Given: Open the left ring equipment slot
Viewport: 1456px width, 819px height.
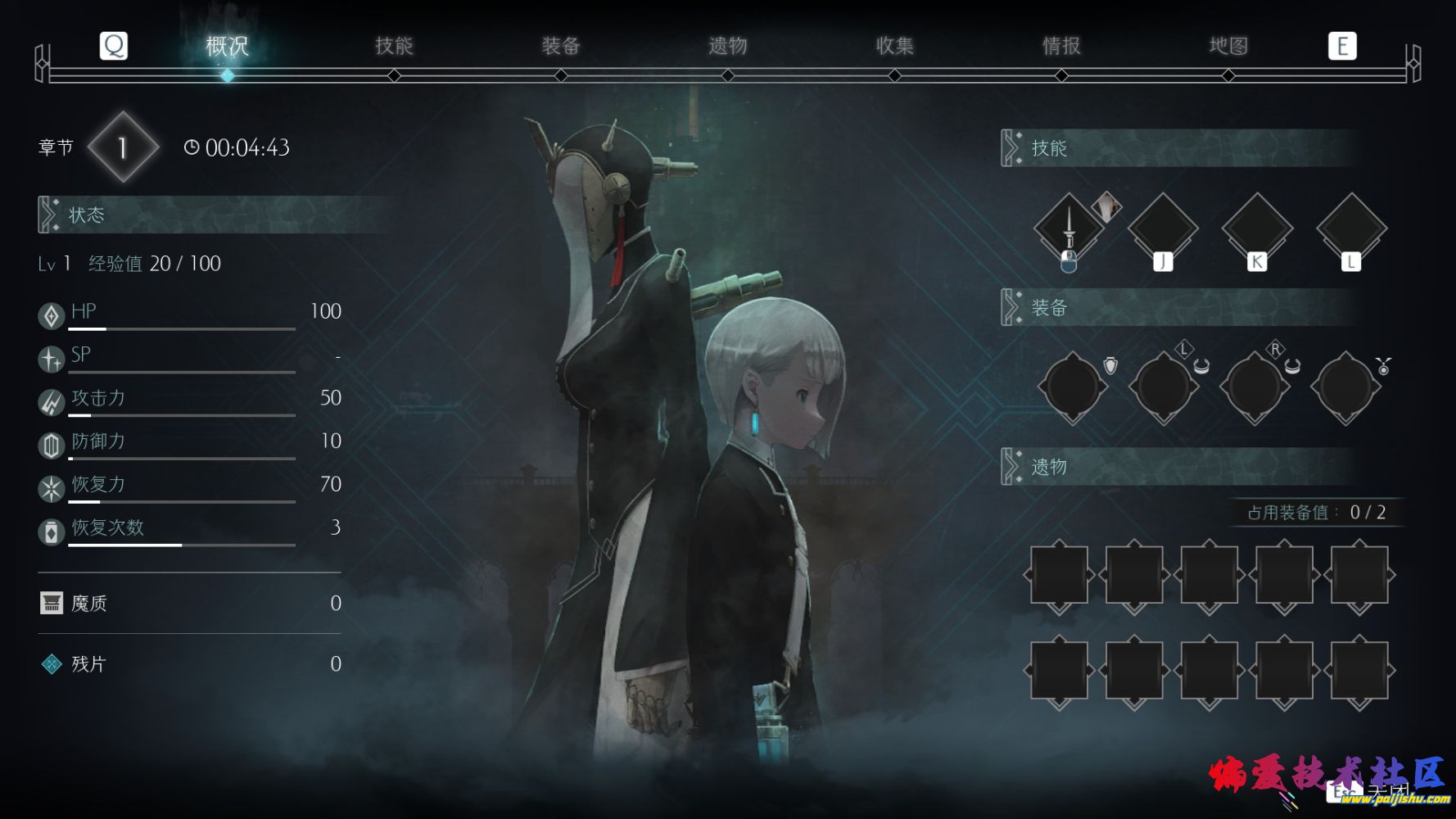Looking at the screenshot, I should point(1164,387).
